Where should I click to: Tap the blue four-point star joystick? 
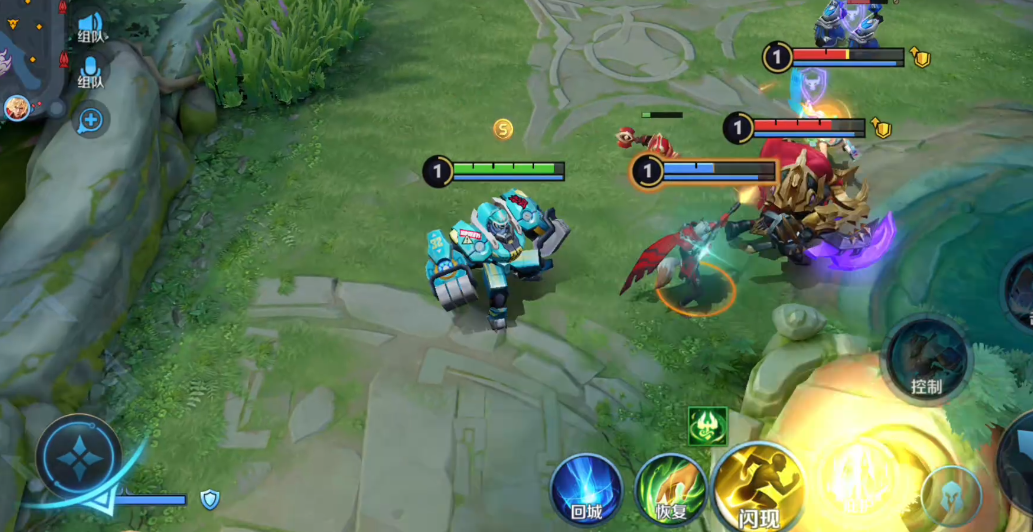coord(78,458)
